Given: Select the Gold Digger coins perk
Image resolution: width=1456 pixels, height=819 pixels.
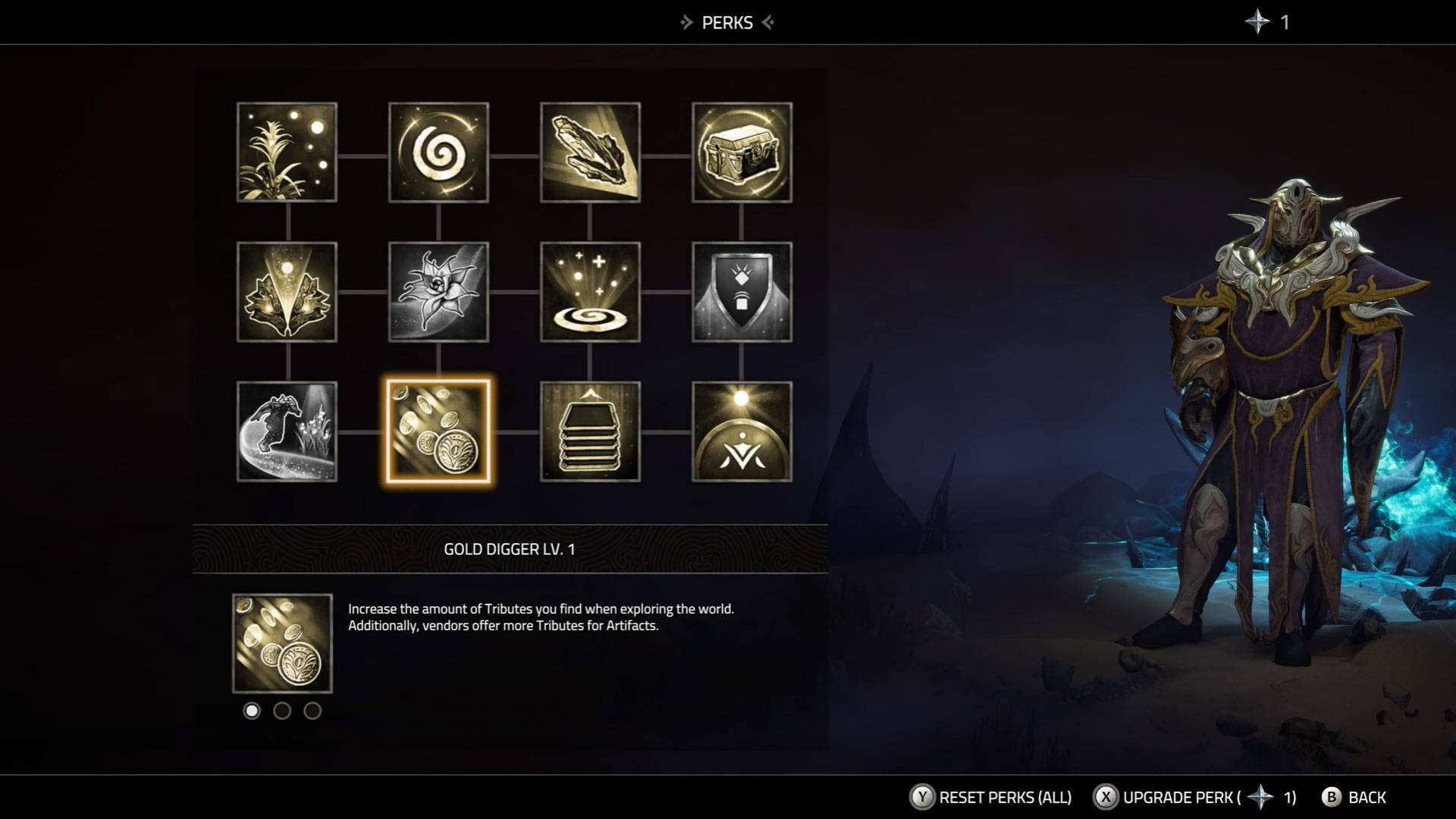Looking at the screenshot, I should (x=438, y=431).
